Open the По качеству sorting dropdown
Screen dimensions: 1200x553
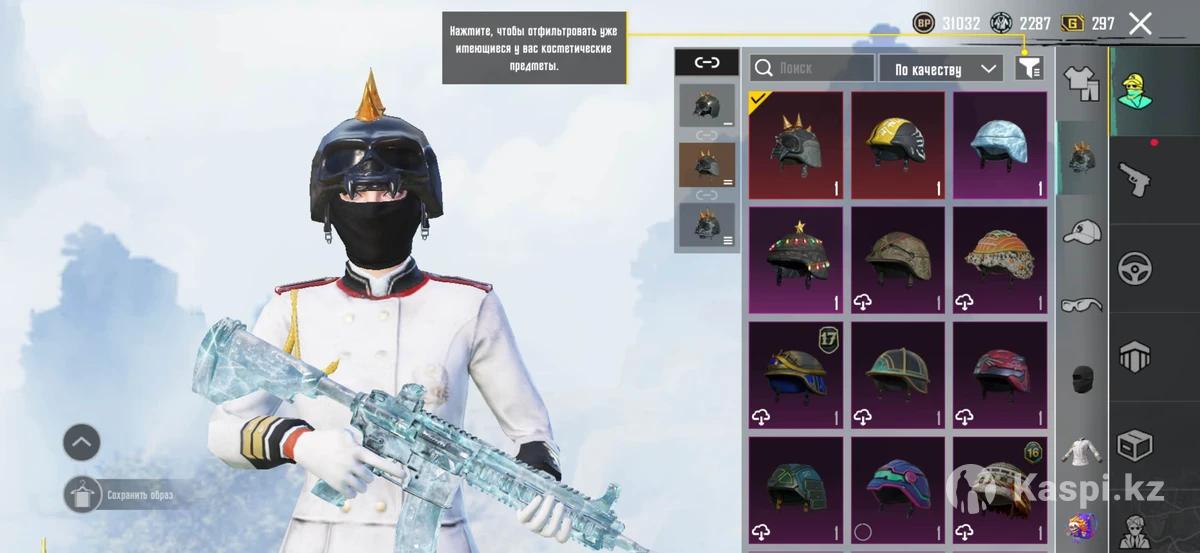pyautogui.click(x=940, y=68)
